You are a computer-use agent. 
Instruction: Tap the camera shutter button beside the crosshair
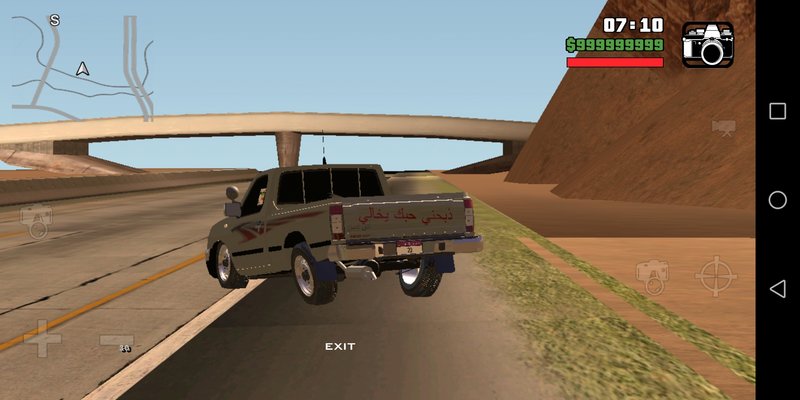(653, 276)
